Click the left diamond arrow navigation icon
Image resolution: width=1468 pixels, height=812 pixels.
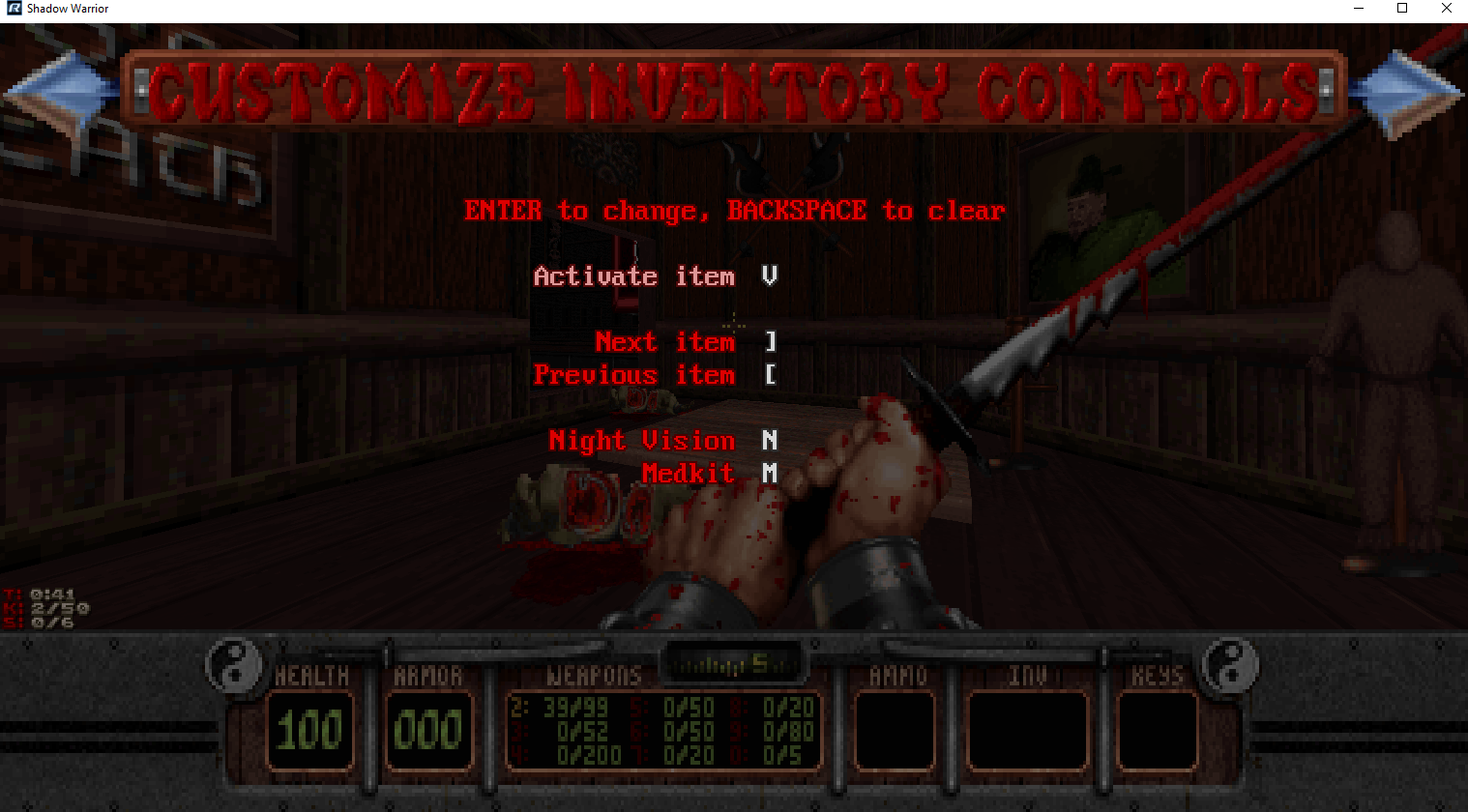[61, 90]
